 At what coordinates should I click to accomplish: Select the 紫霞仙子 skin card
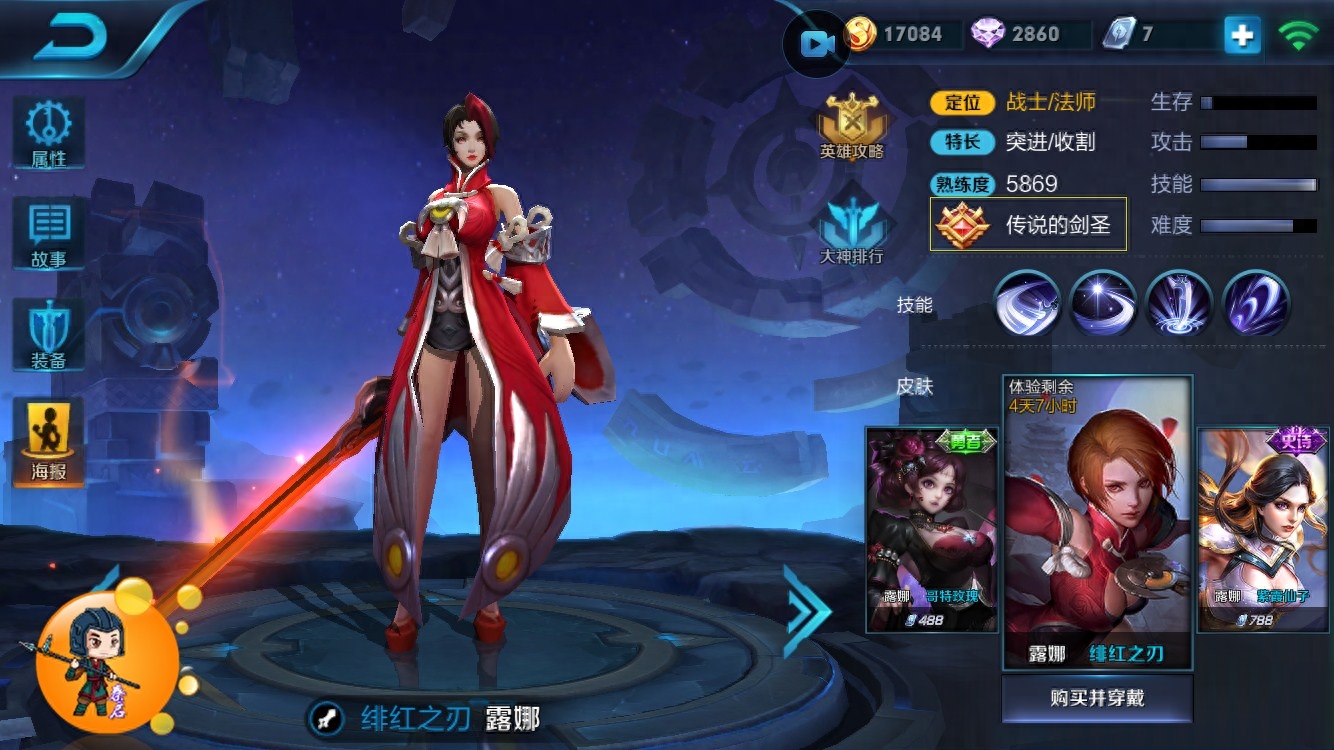[1263, 529]
